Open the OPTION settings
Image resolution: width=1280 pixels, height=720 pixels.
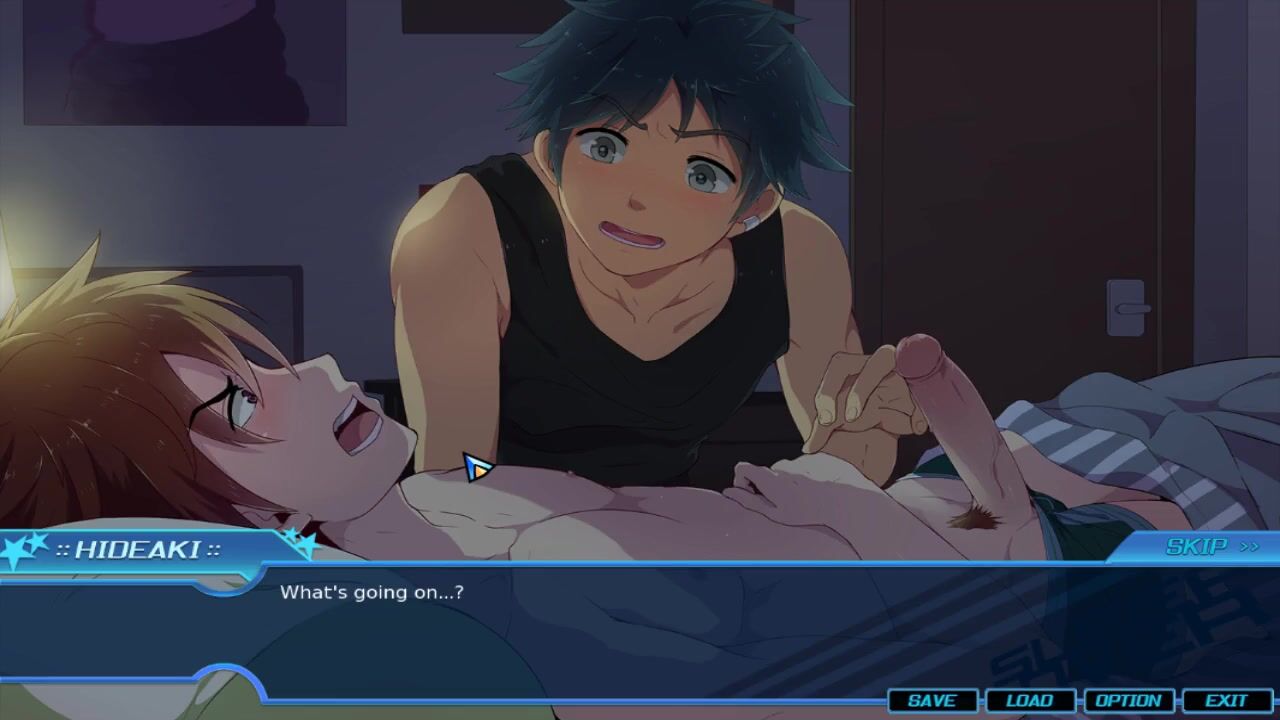[1128, 701]
